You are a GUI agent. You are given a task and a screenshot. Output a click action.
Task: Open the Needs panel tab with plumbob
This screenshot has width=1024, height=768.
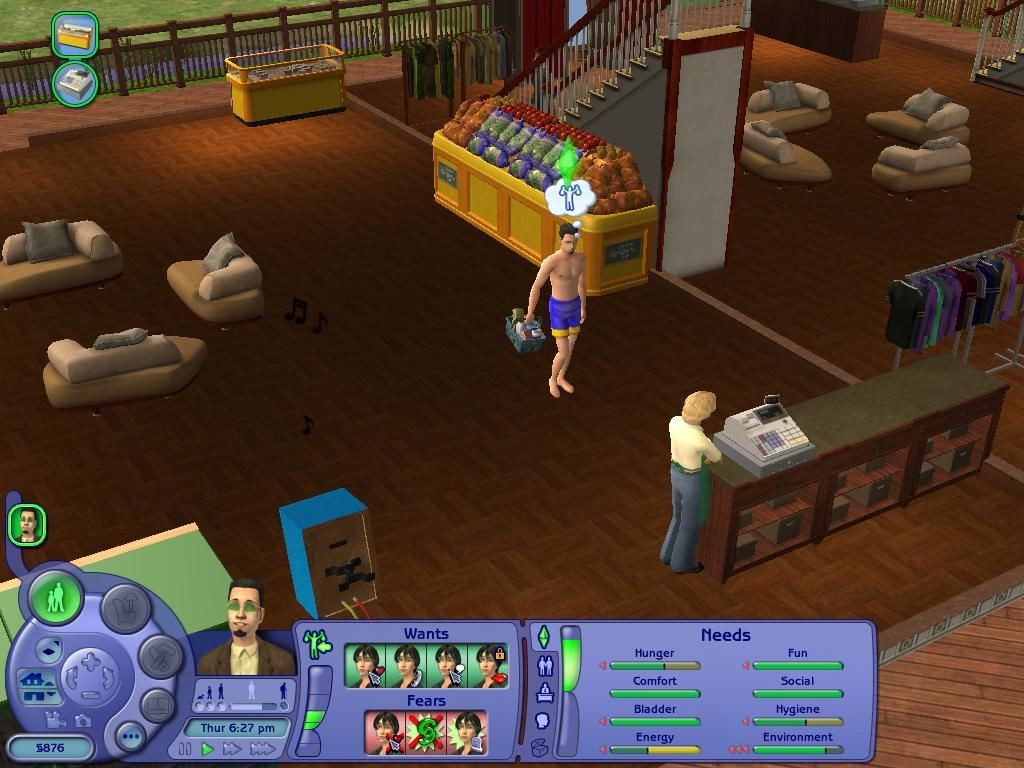[543, 637]
